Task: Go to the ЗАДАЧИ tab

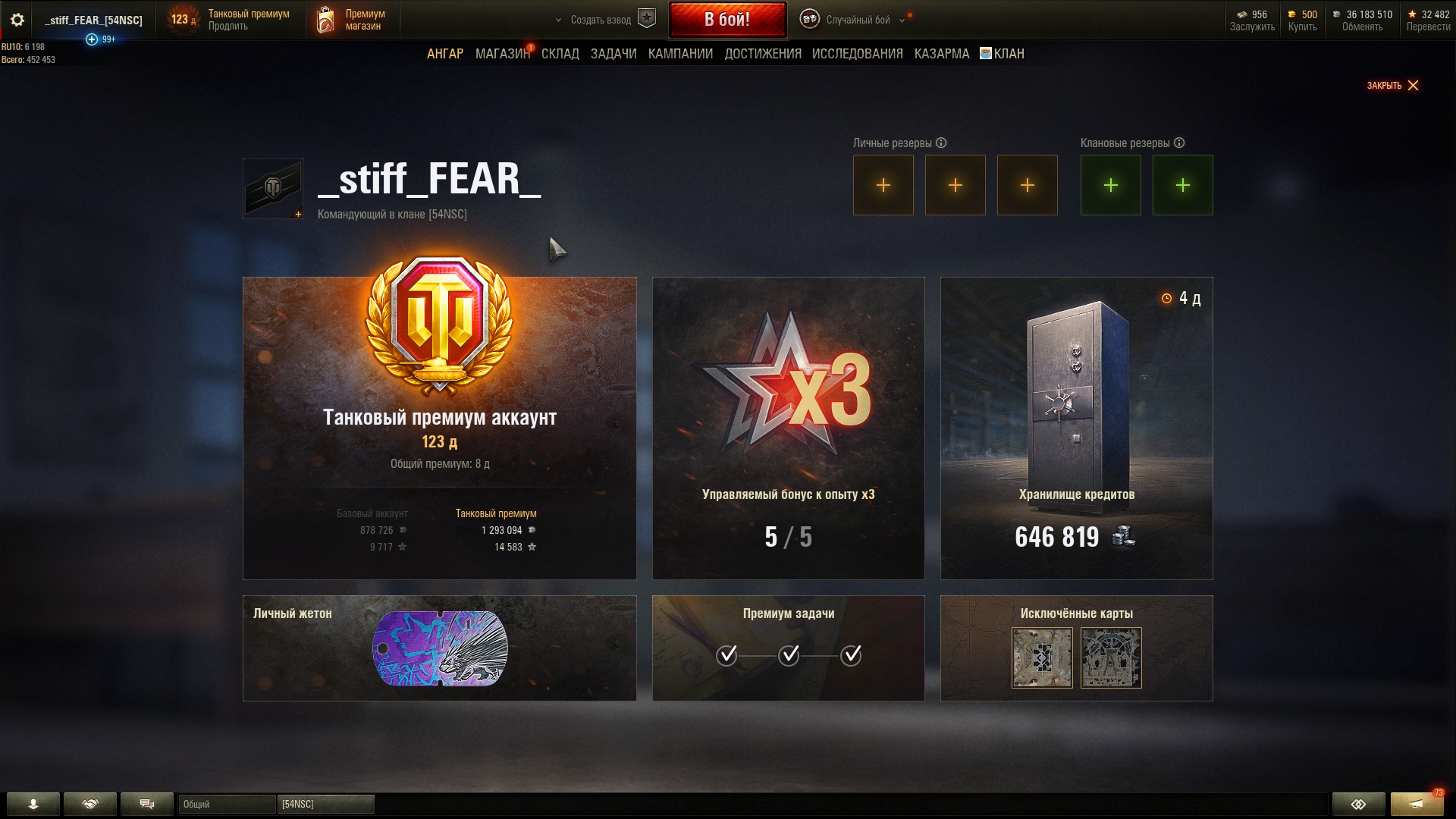Action: coord(613,54)
